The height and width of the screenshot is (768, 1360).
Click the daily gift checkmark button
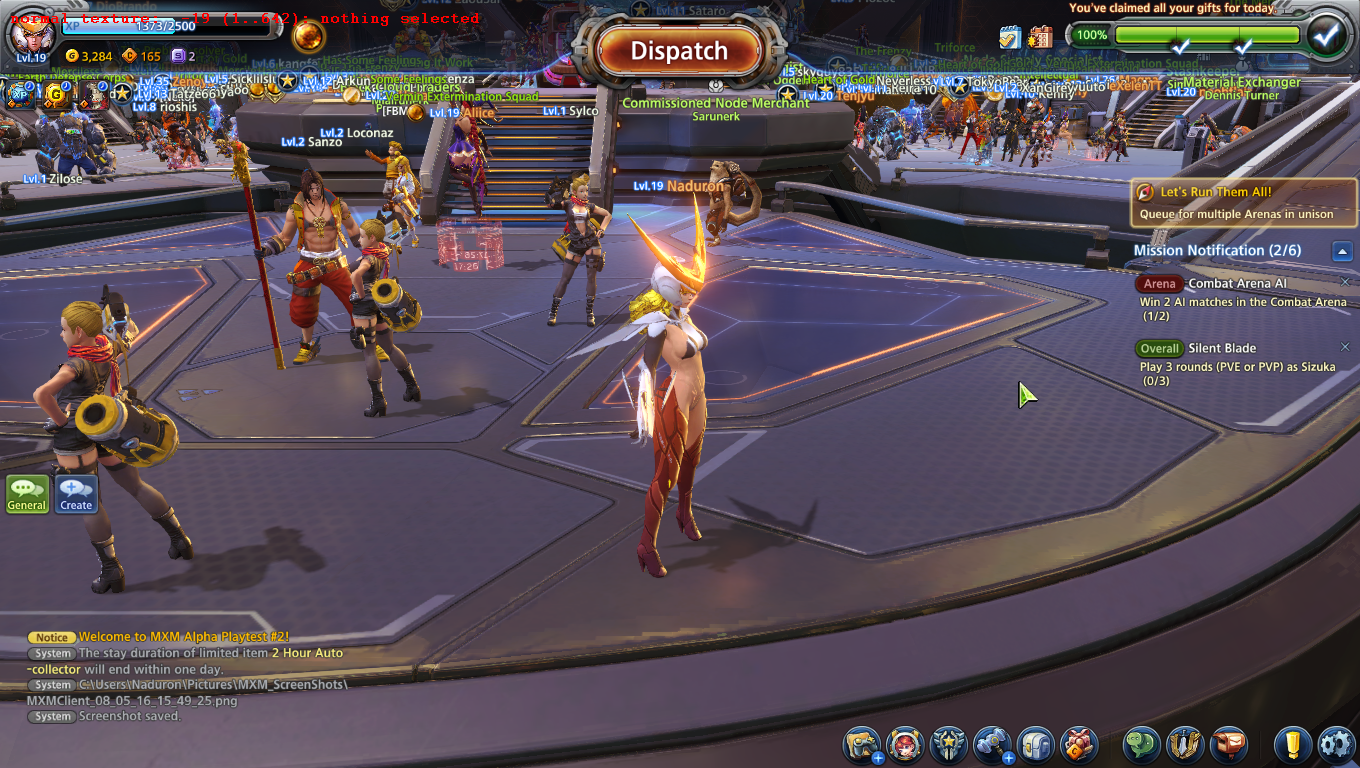click(1326, 35)
